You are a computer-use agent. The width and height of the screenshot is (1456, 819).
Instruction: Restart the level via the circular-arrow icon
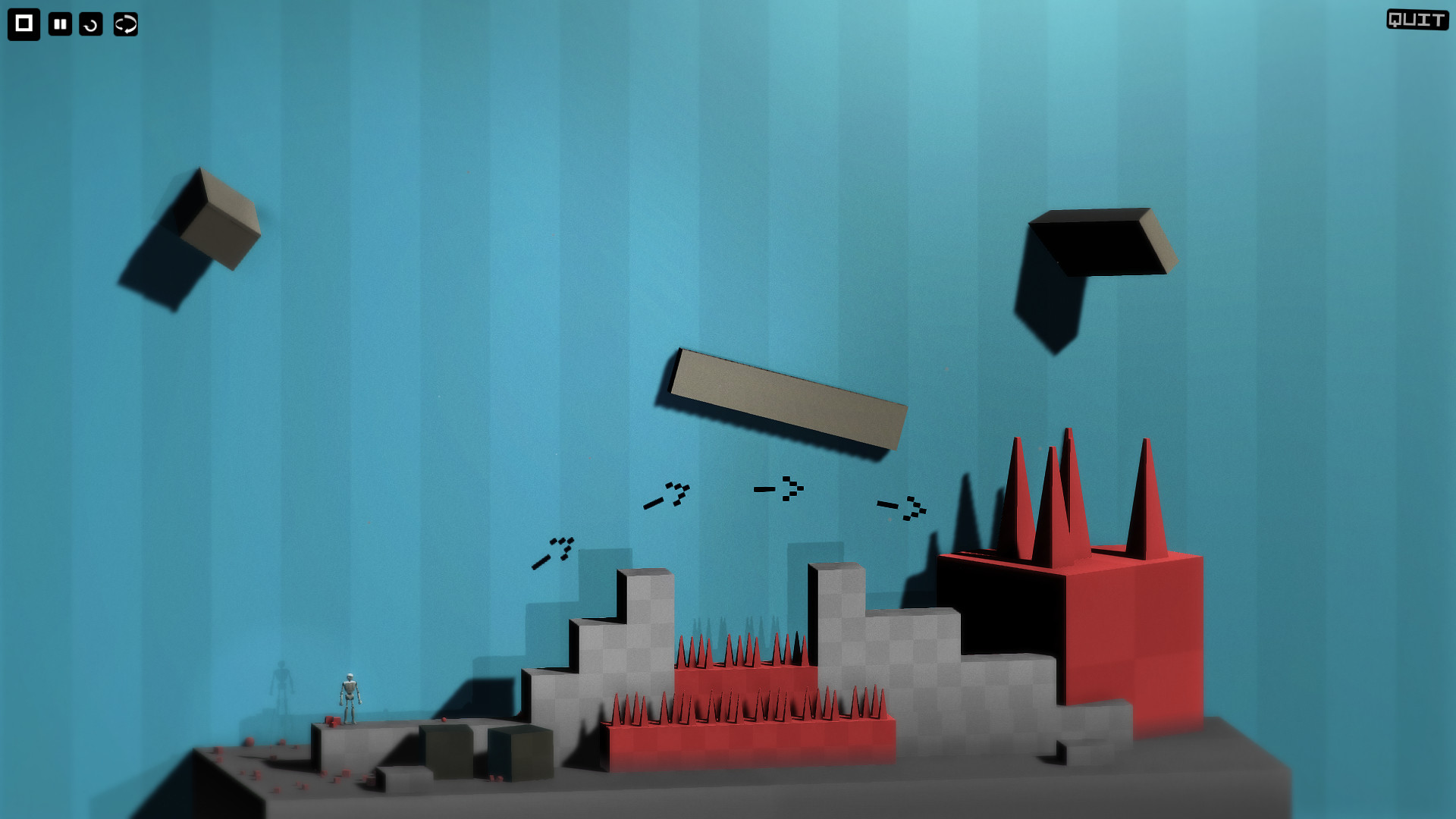point(93,24)
